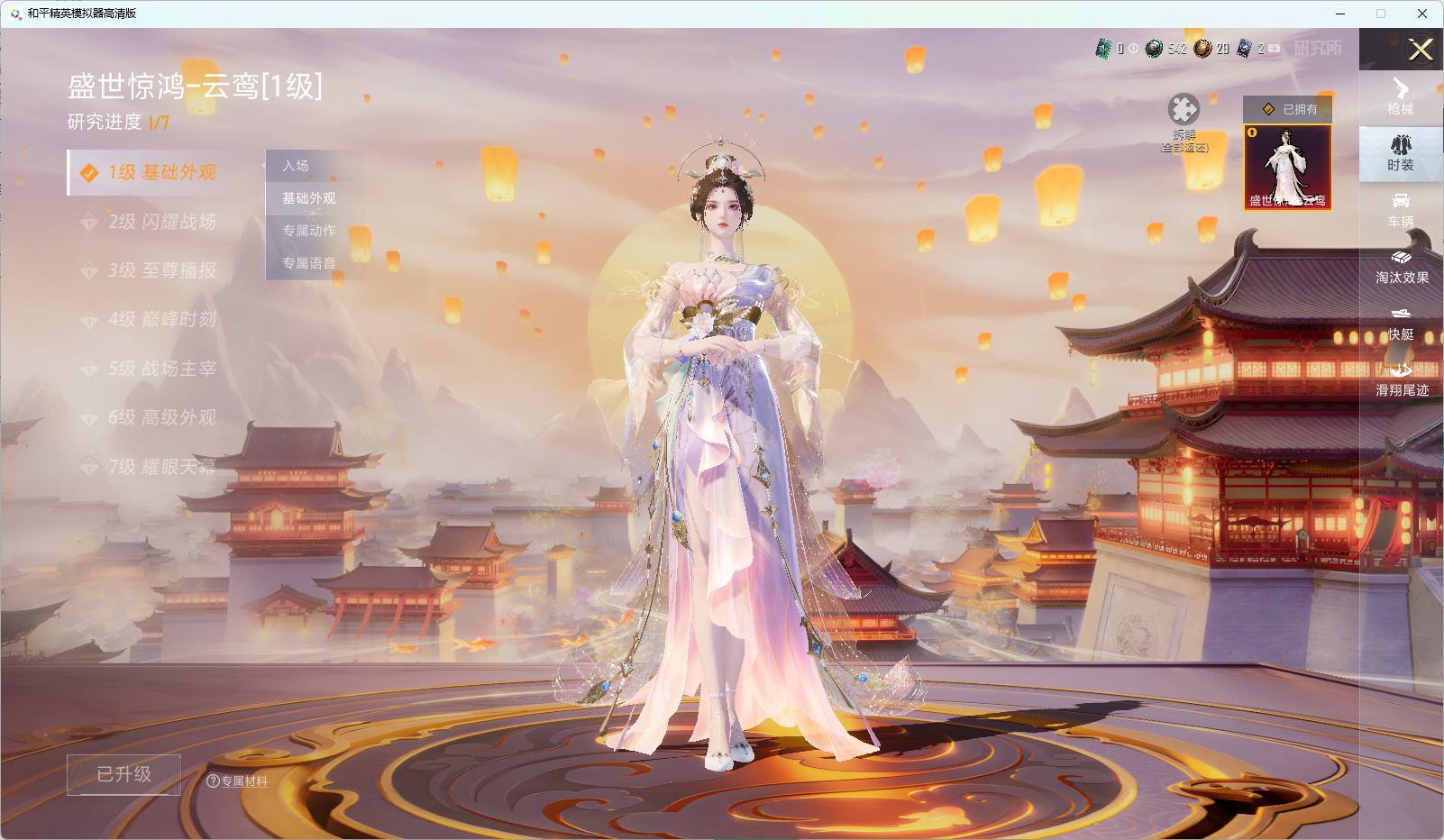
Task: Open the 专属动作 submenu entry
Action: click(x=306, y=231)
